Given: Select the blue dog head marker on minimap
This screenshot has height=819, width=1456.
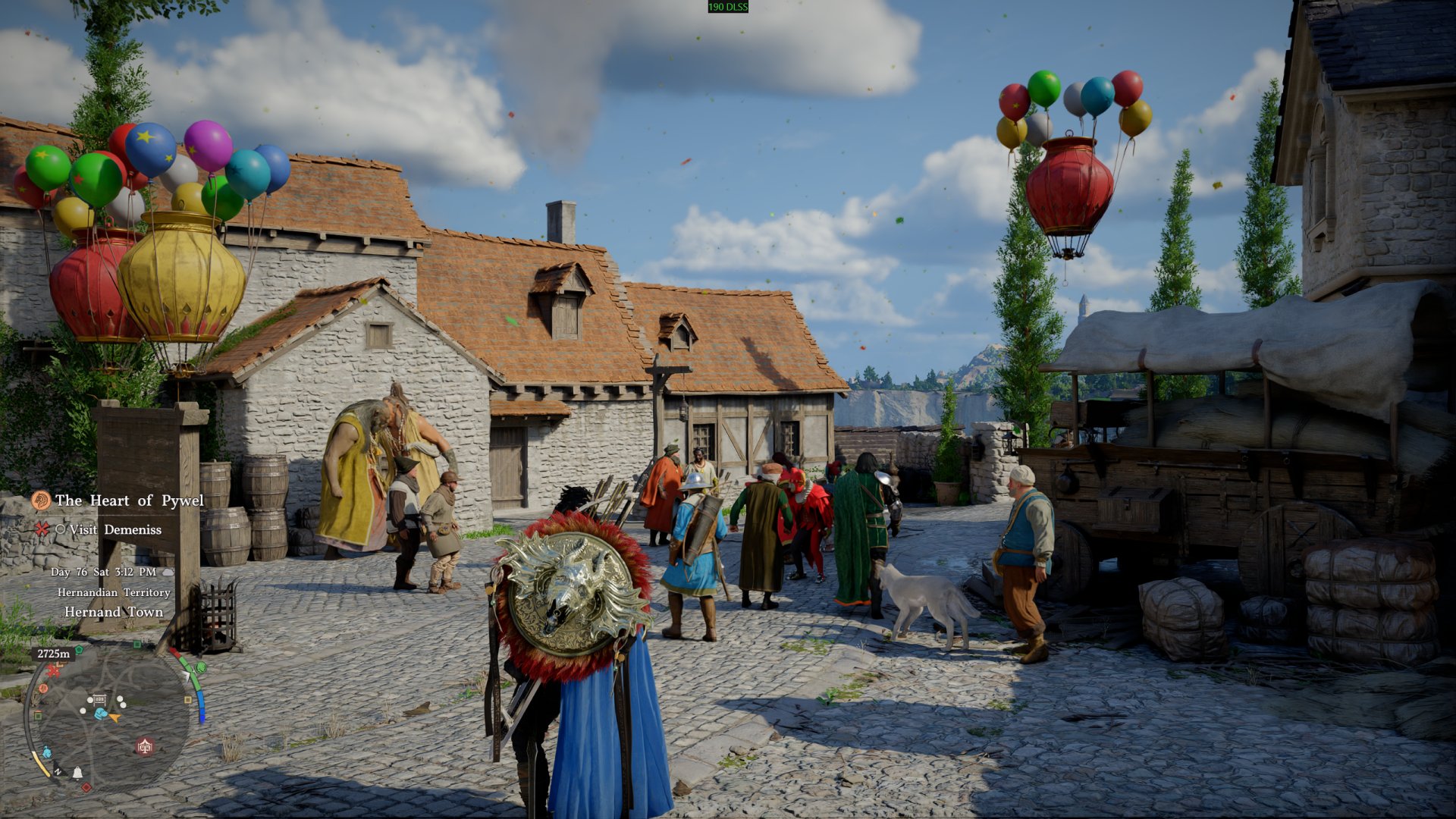Looking at the screenshot, I should pos(100,714).
